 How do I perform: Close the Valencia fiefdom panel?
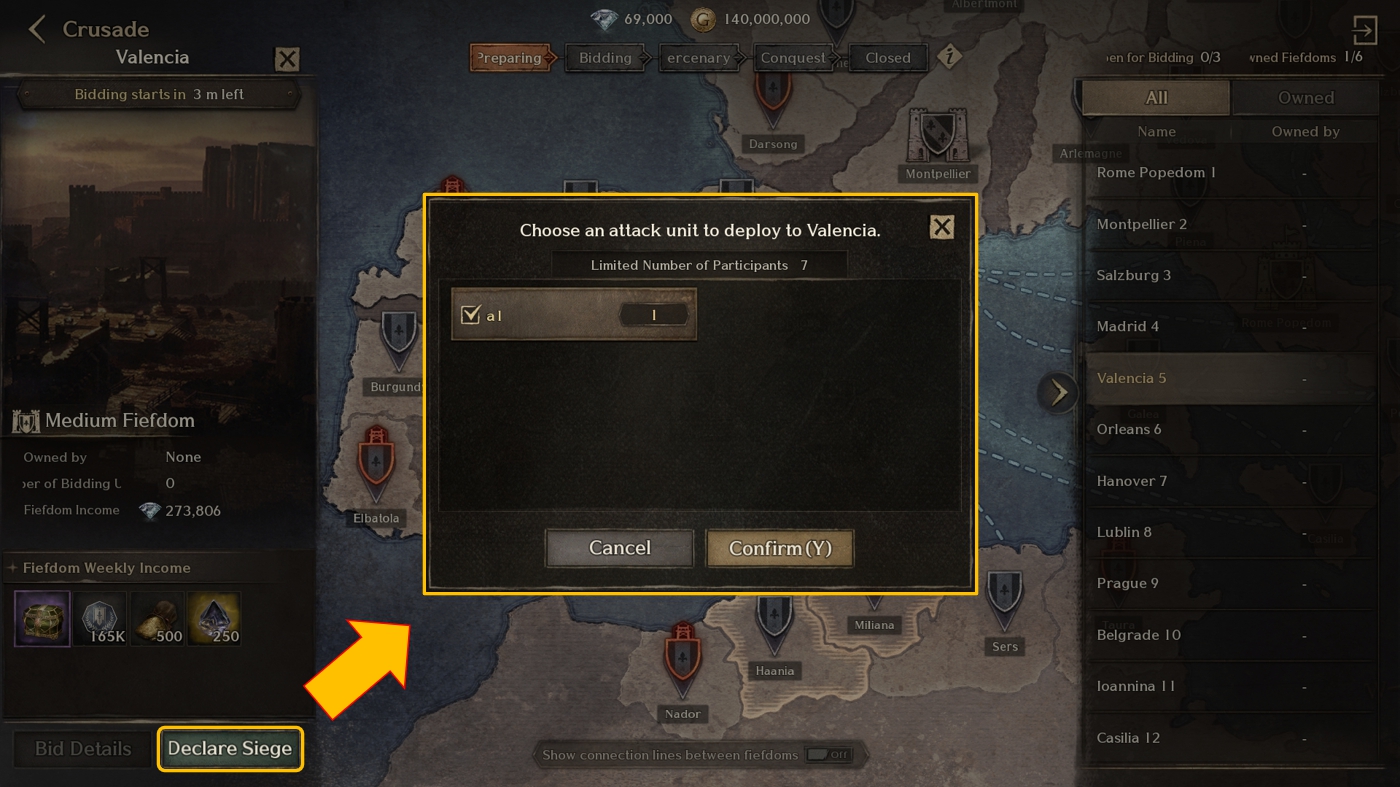[x=287, y=59]
